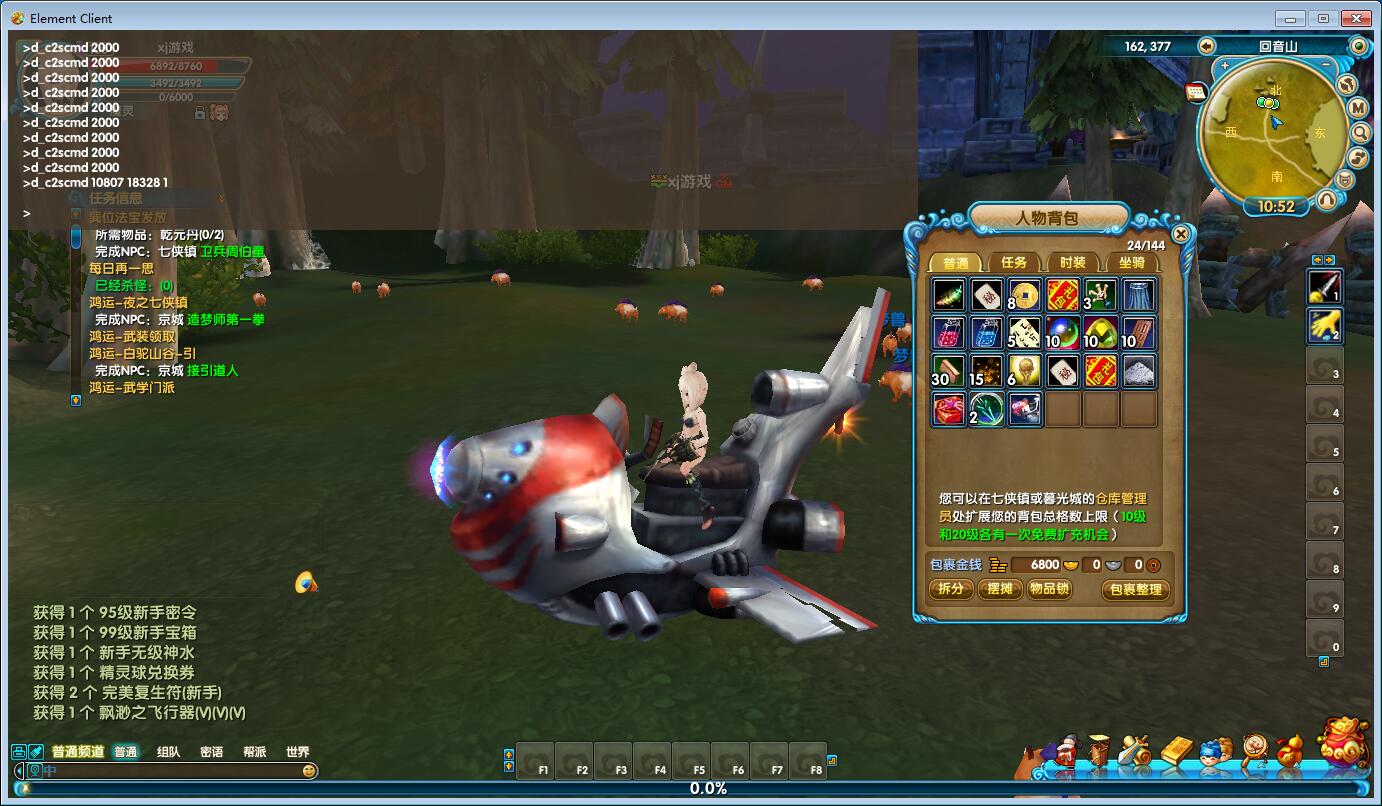Close the Element Client window
Viewport: 1382px width, 806px height.
click(1356, 18)
